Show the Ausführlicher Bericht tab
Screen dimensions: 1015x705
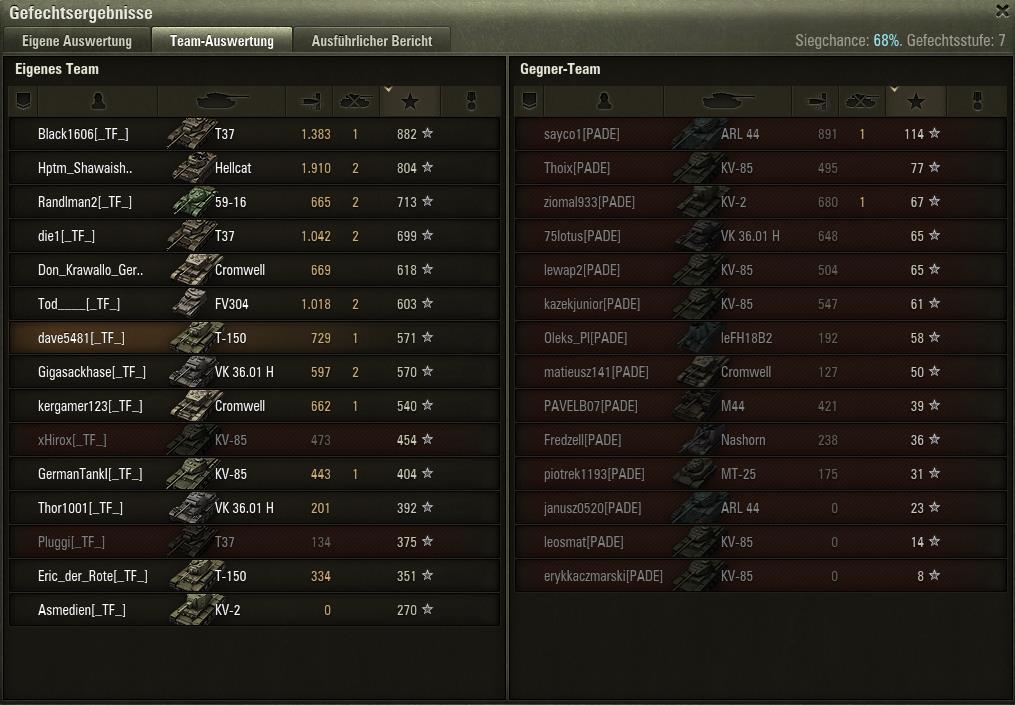[x=372, y=41]
